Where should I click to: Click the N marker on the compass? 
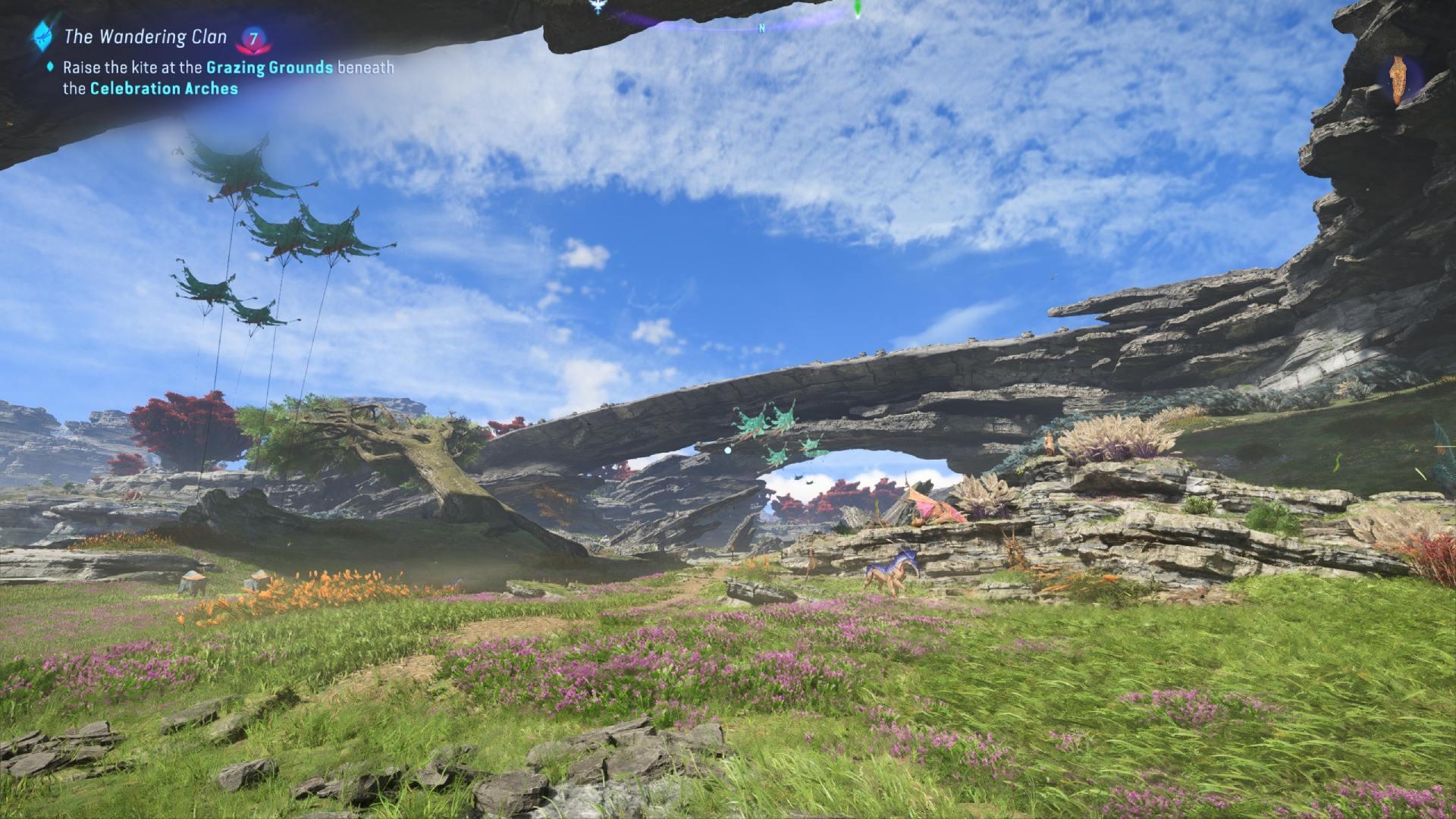click(761, 29)
